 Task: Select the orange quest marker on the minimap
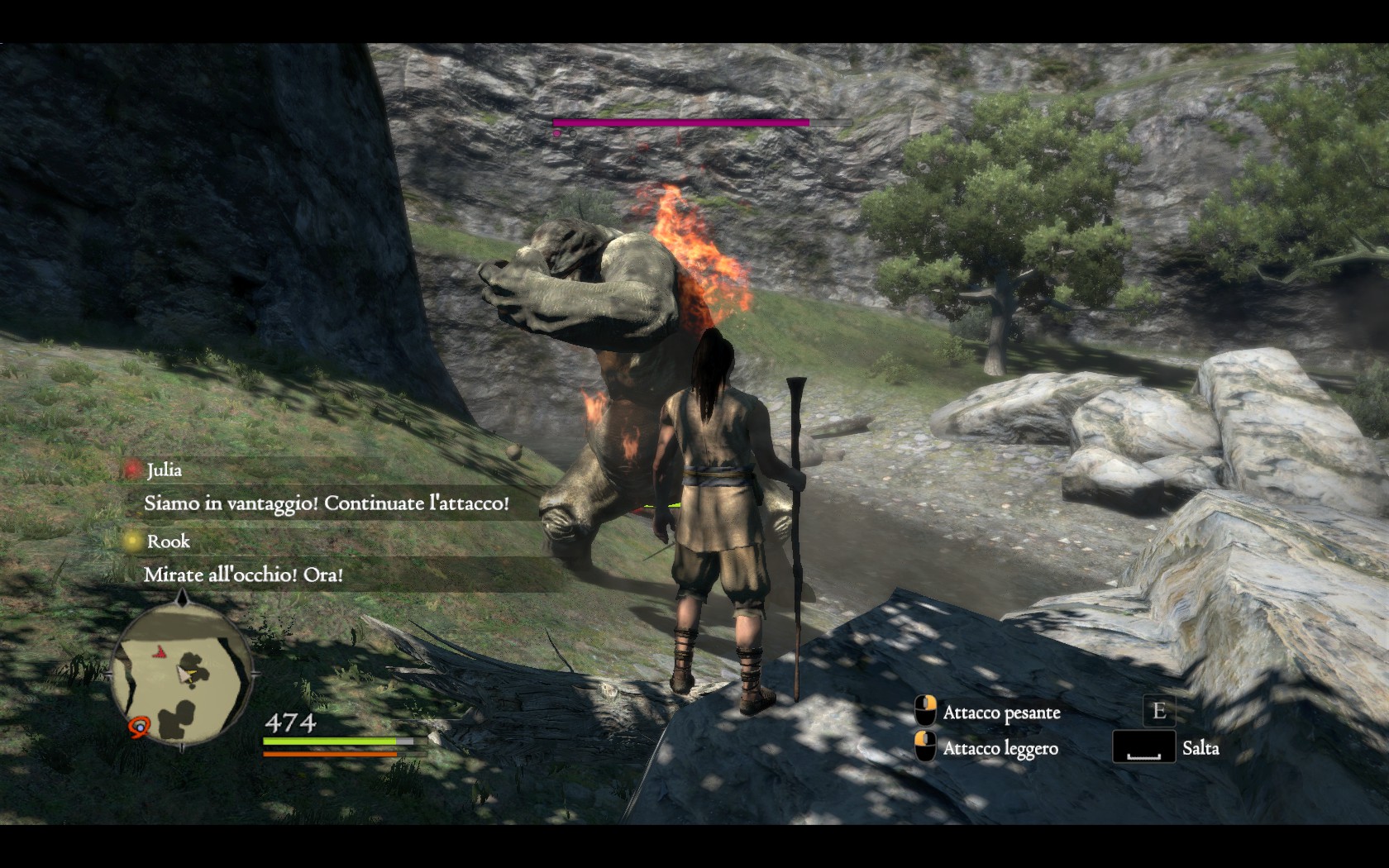coord(140,727)
